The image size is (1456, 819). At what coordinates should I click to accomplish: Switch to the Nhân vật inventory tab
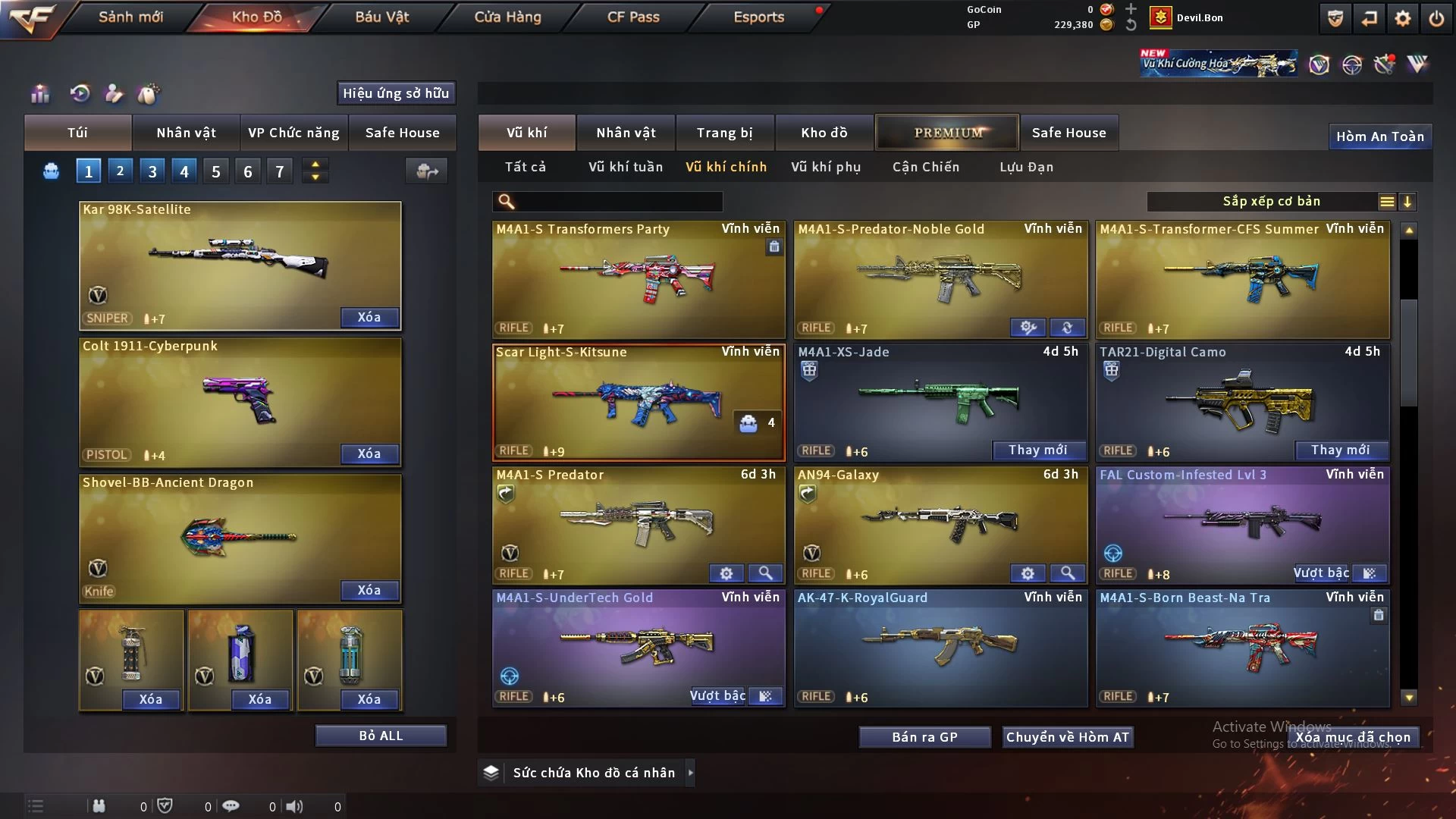pos(626,133)
